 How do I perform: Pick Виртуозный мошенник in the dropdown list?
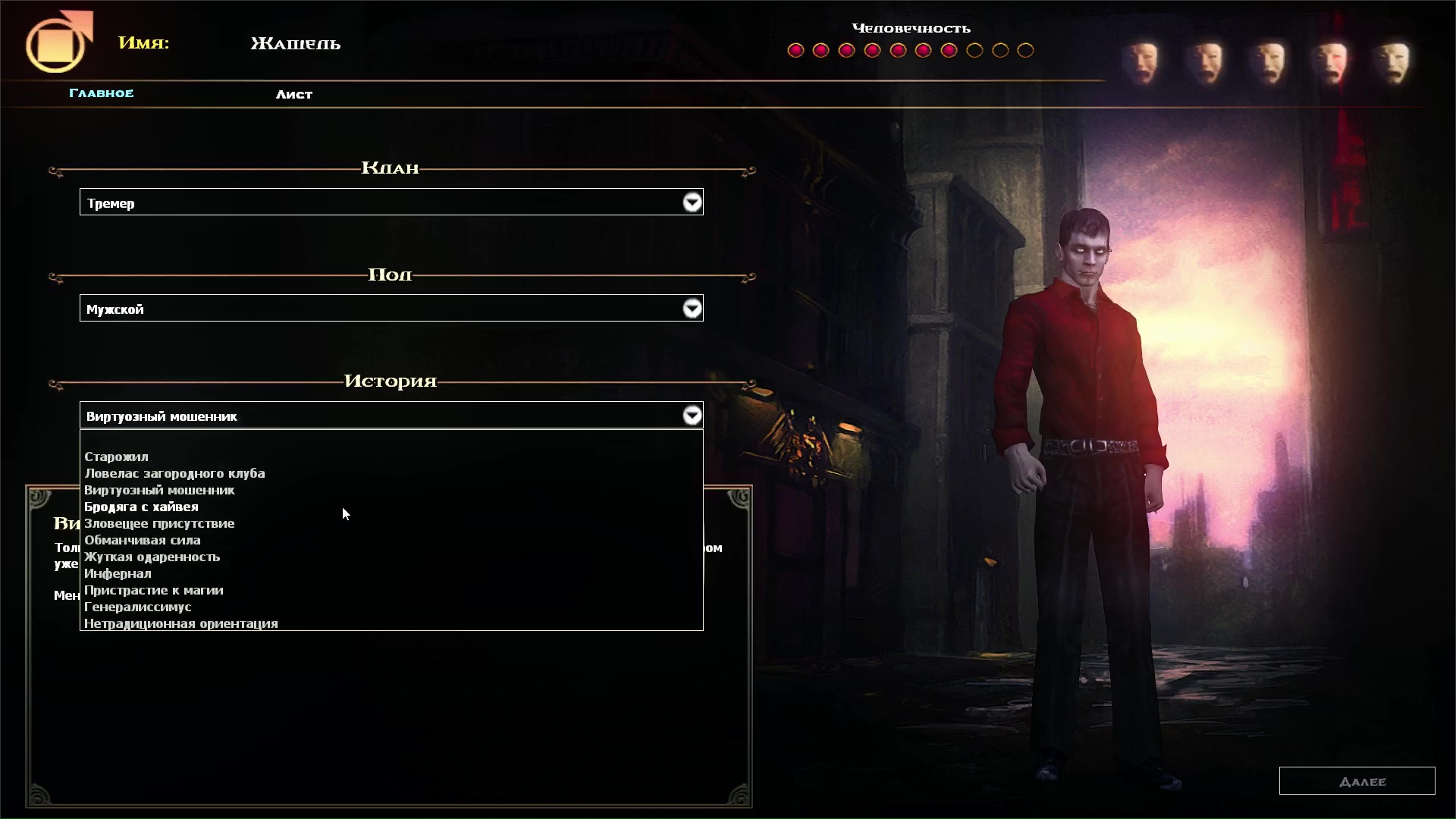click(x=159, y=490)
